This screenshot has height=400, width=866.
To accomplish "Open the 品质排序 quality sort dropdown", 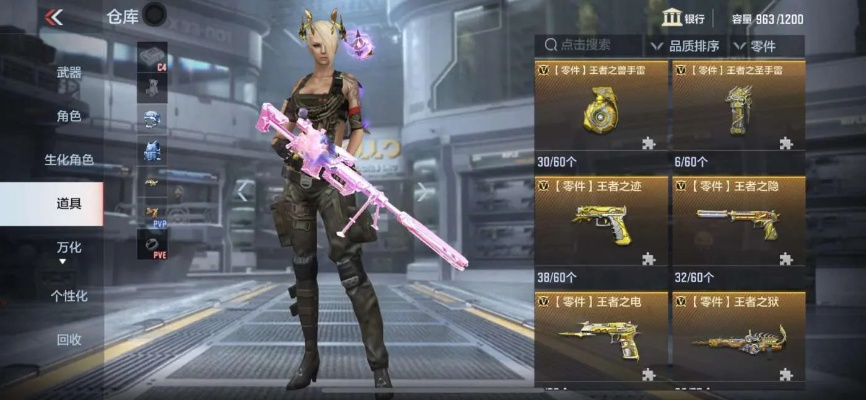I will point(688,45).
